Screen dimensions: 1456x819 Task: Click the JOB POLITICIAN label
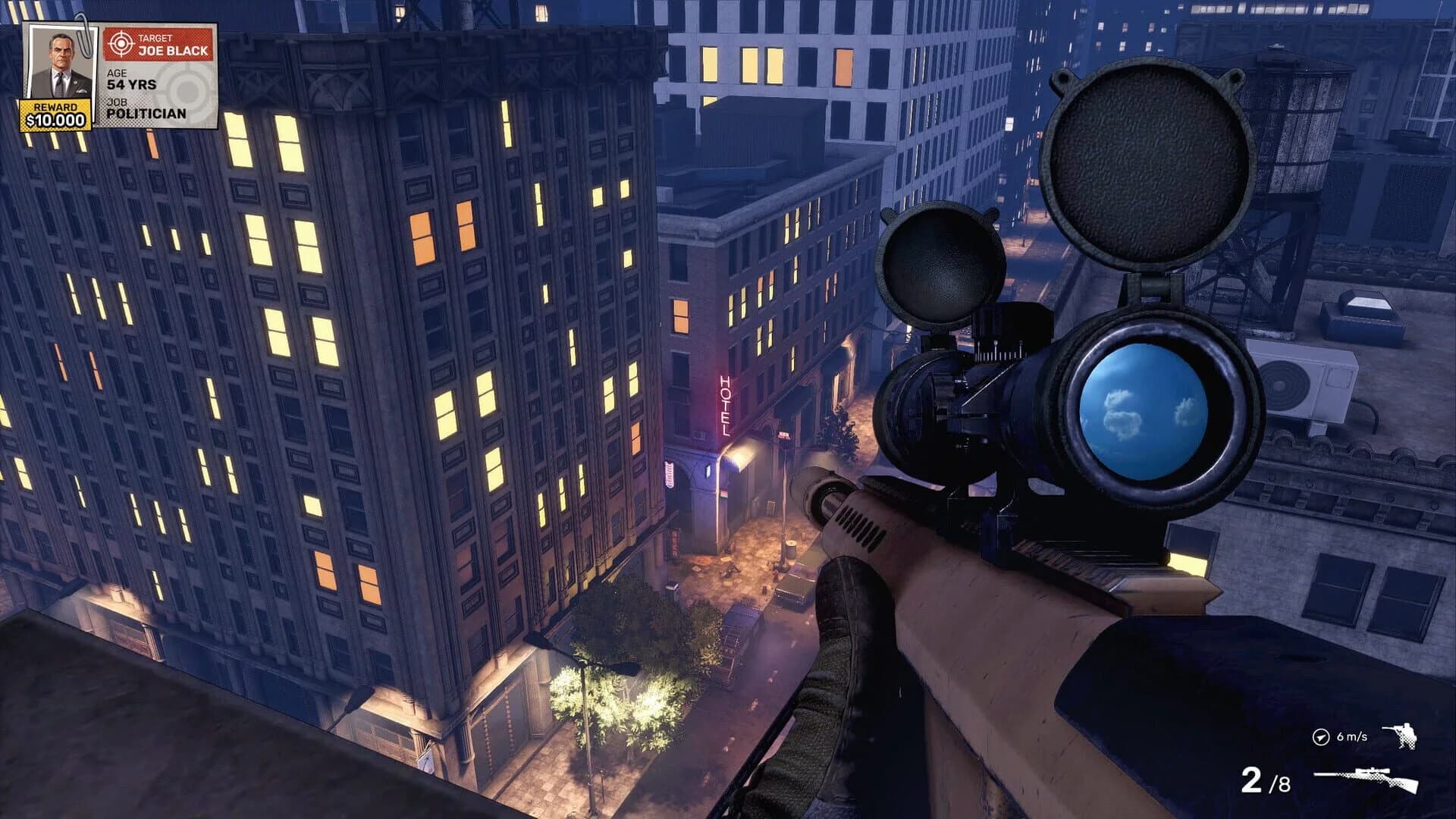click(136, 110)
